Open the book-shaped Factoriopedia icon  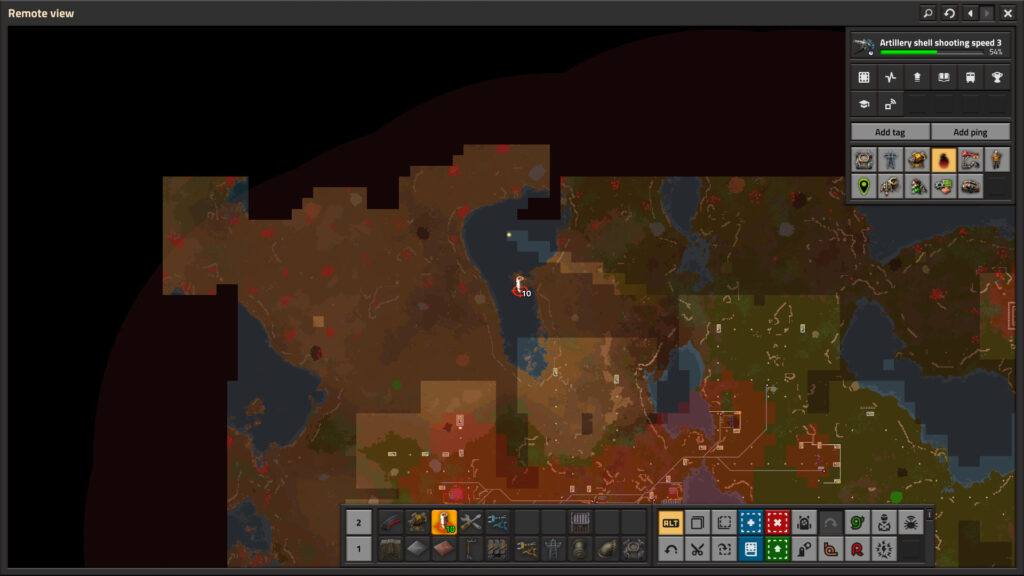(943, 77)
